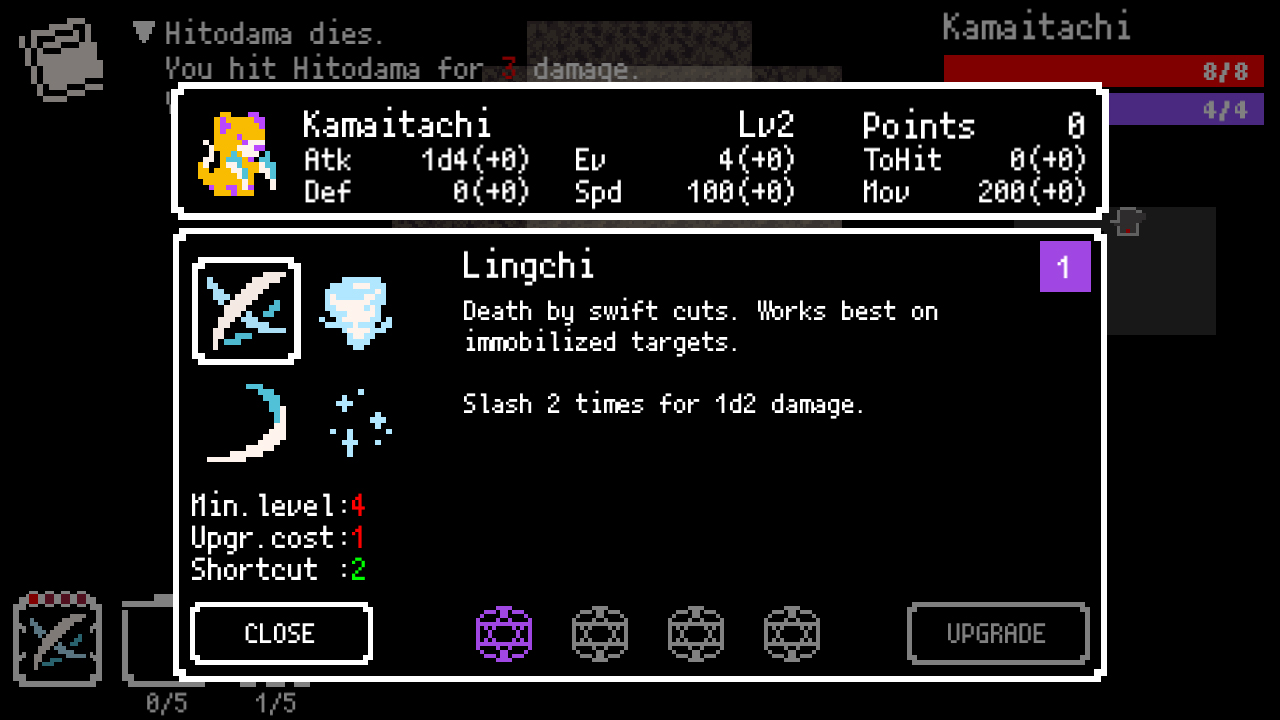Expand the third upgrade gem node
This screenshot has width=1280, height=720.
[695, 633]
